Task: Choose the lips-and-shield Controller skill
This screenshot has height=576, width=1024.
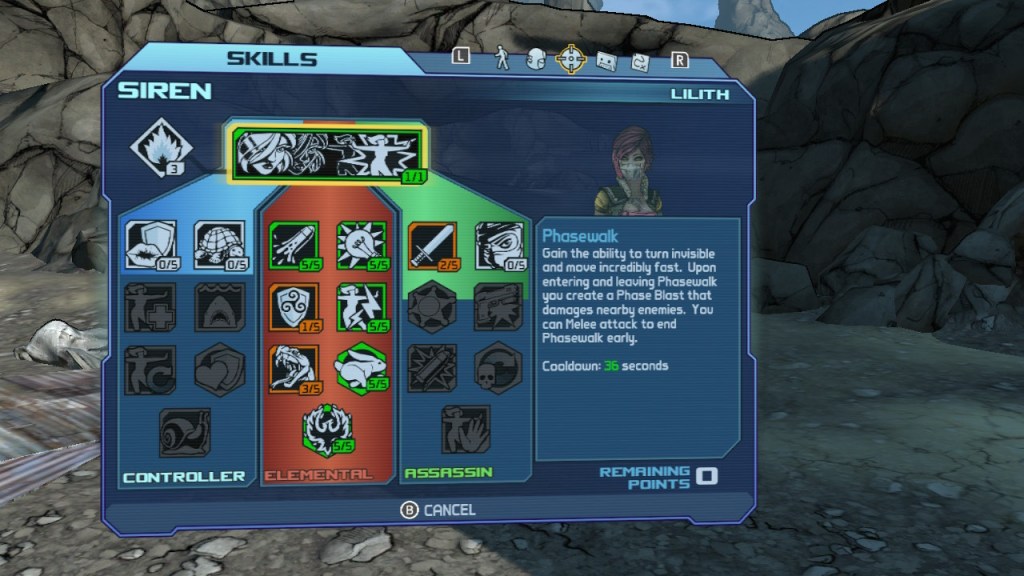Action: coord(151,245)
